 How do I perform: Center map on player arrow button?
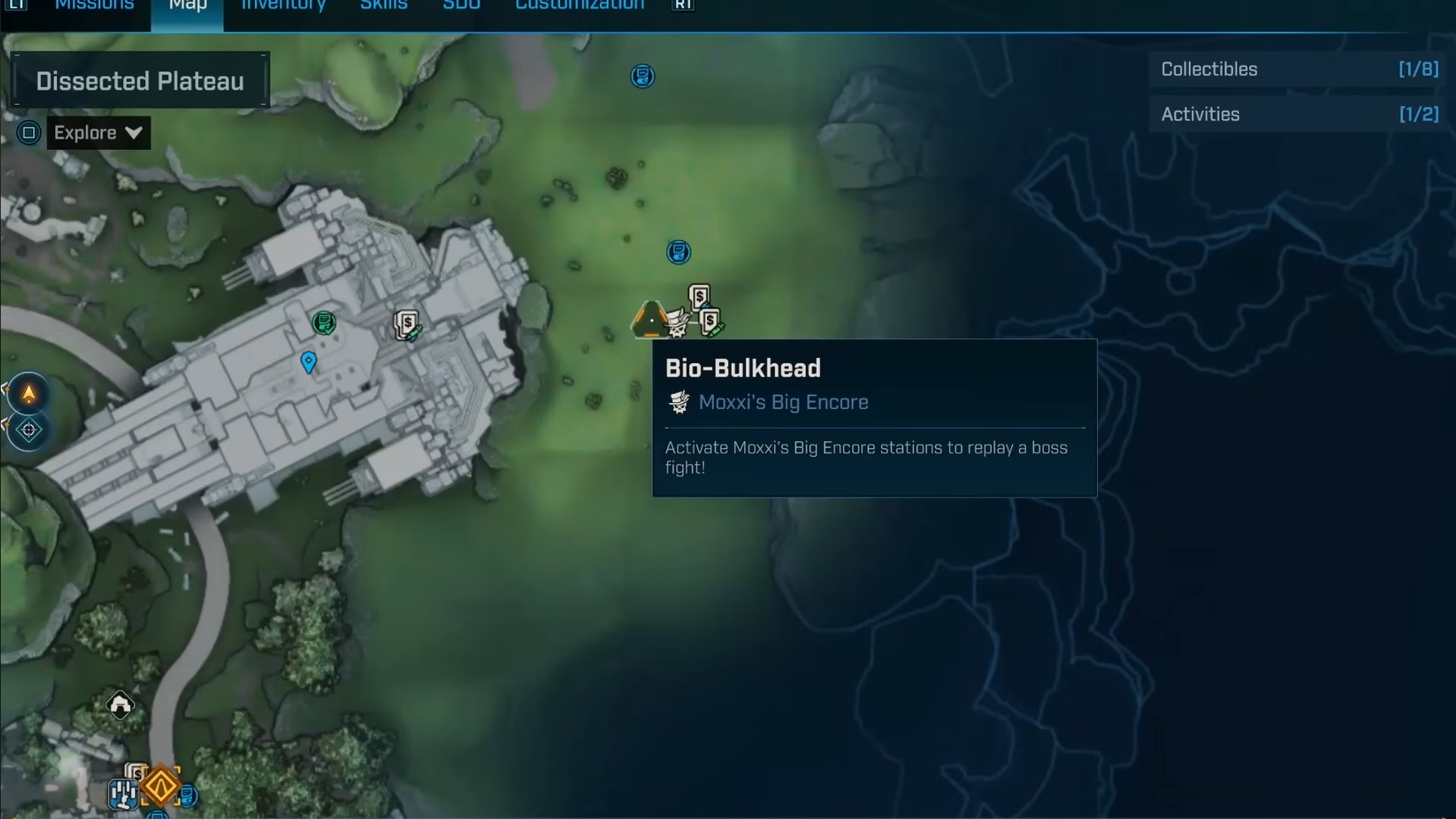(29, 394)
